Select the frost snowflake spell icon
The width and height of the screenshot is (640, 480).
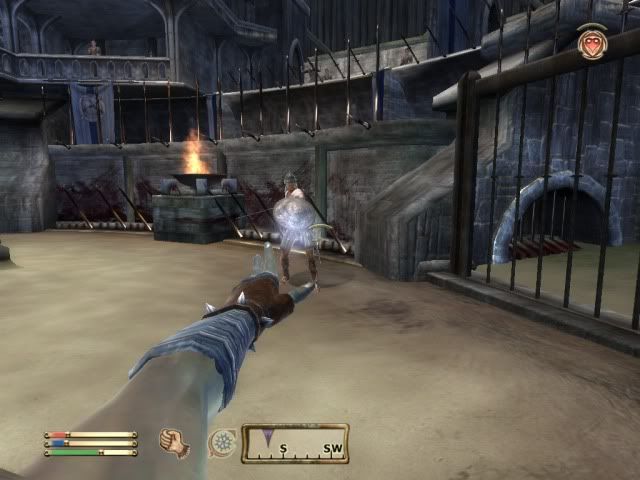pos(221,443)
